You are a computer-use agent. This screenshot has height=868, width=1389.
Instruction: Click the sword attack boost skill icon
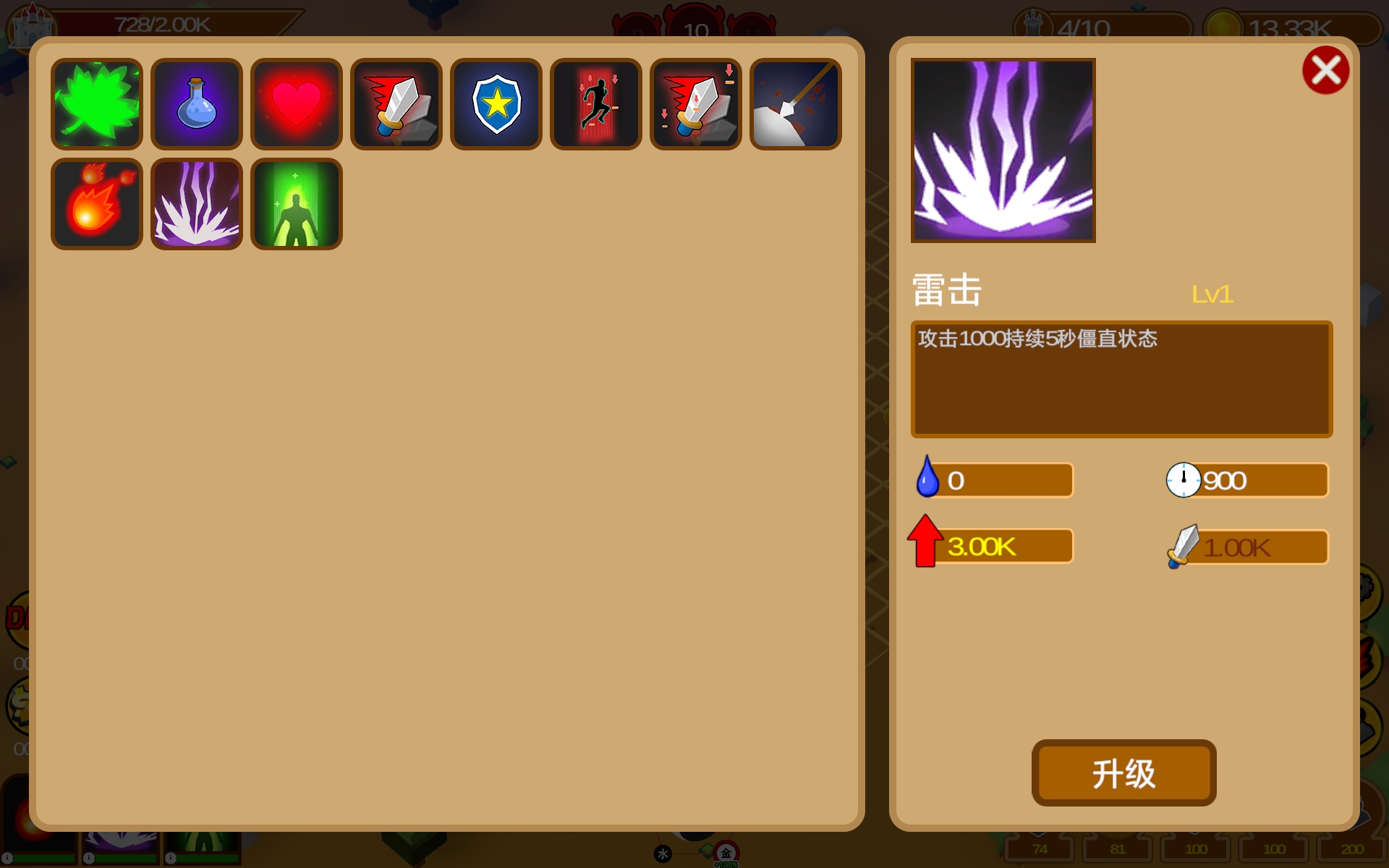tap(396, 103)
